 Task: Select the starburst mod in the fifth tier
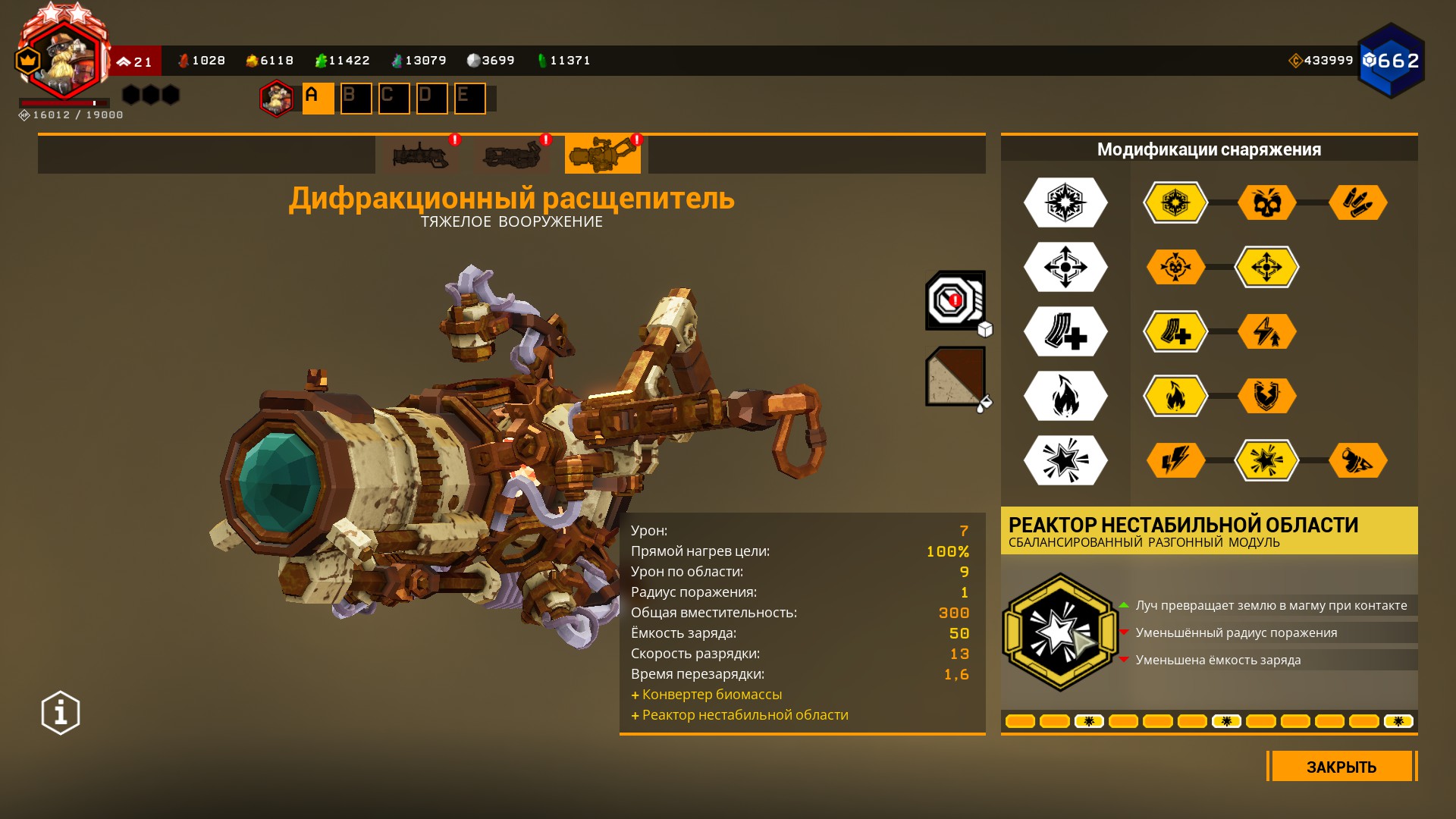[1266, 460]
